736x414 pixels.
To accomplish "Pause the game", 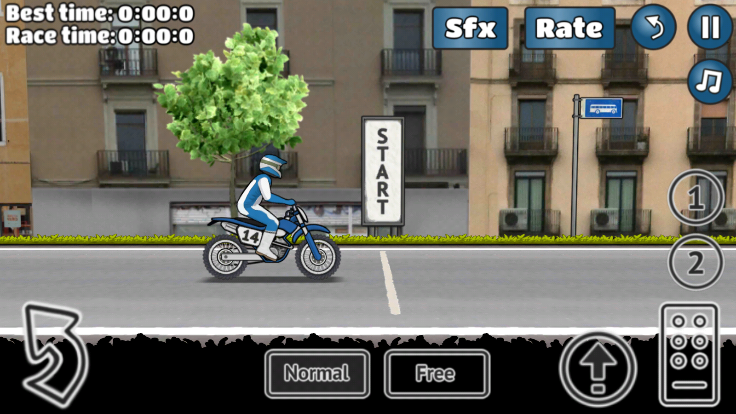I will pos(710,28).
